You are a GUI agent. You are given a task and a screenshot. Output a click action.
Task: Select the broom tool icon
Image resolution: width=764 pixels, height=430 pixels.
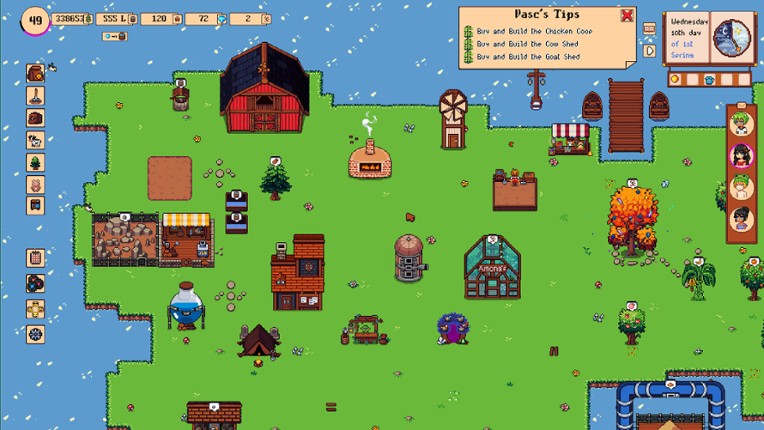(35, 96)
